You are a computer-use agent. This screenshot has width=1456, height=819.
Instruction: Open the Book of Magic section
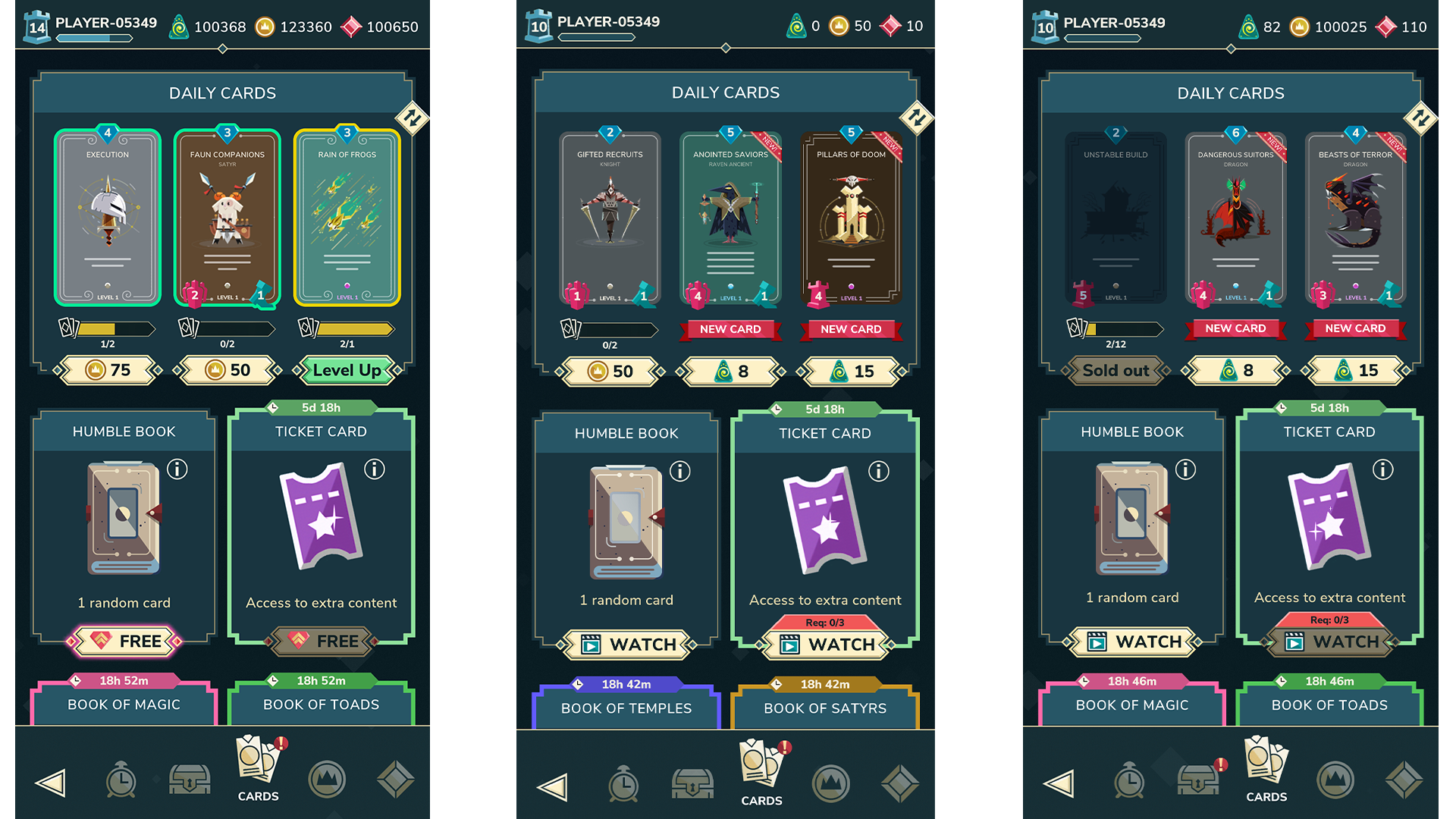tap(124, 704)
